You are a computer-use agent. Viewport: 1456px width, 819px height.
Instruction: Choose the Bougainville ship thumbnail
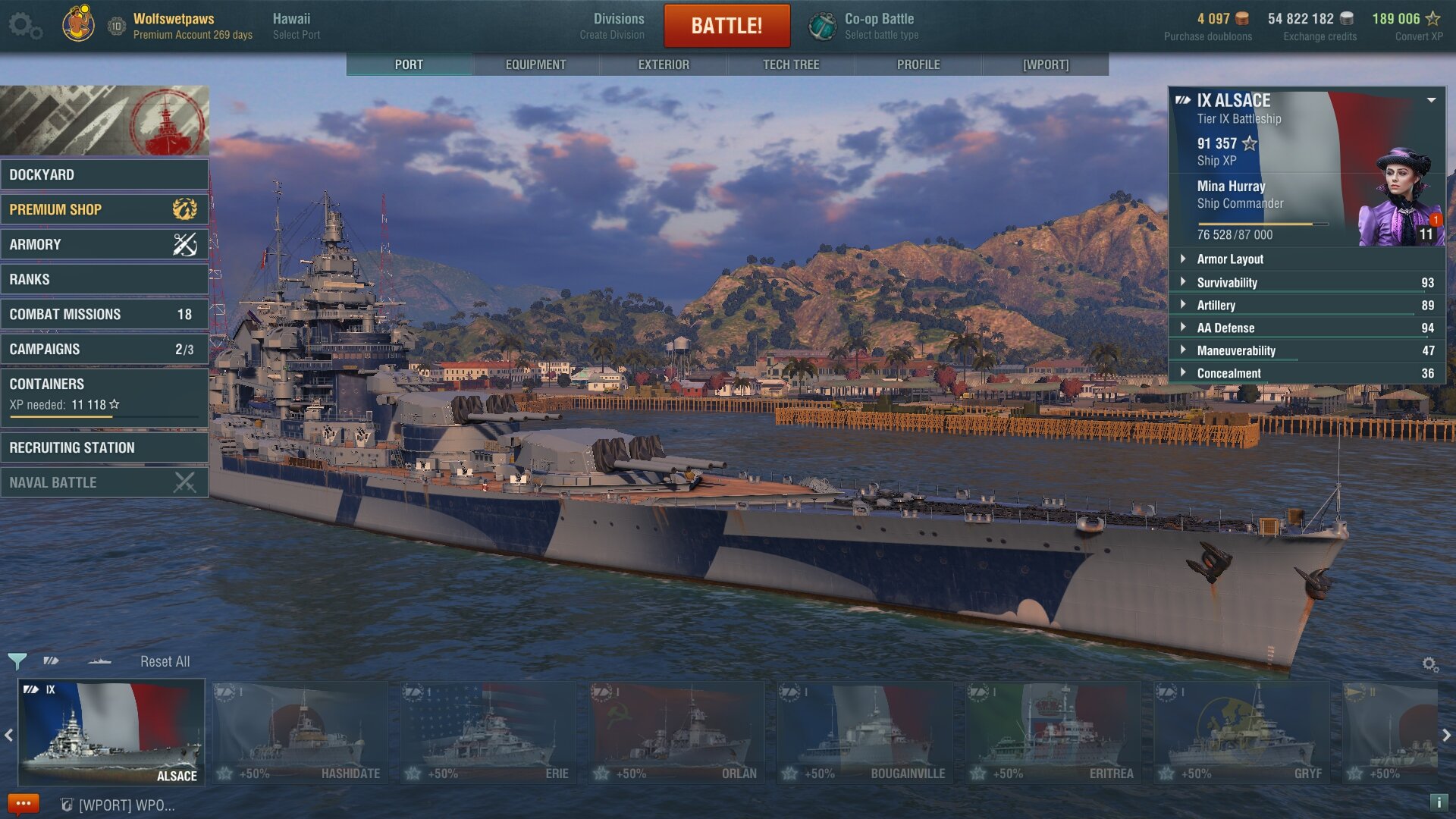coord(864,732)
